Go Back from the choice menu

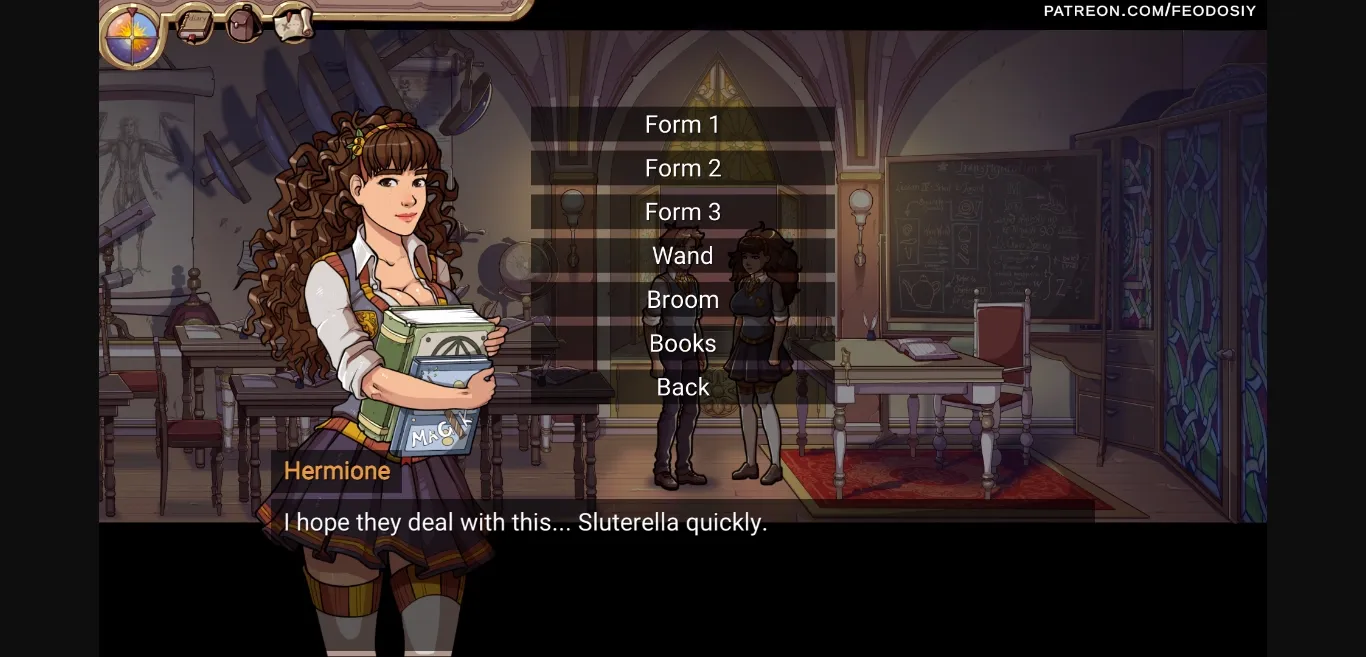[x=683, y=387]
